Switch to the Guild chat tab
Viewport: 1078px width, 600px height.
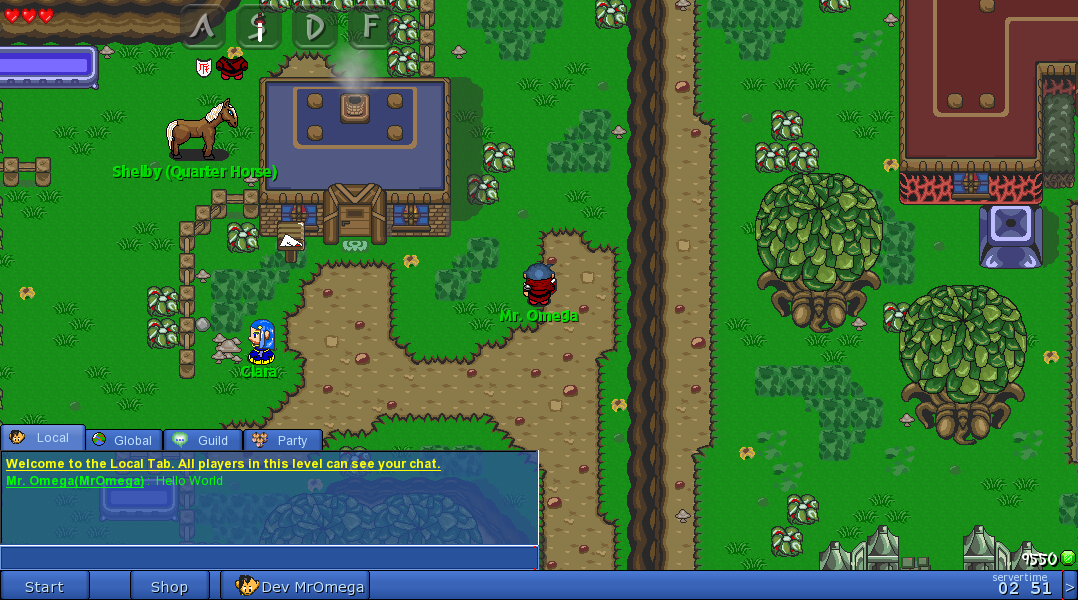click(203, 440)
